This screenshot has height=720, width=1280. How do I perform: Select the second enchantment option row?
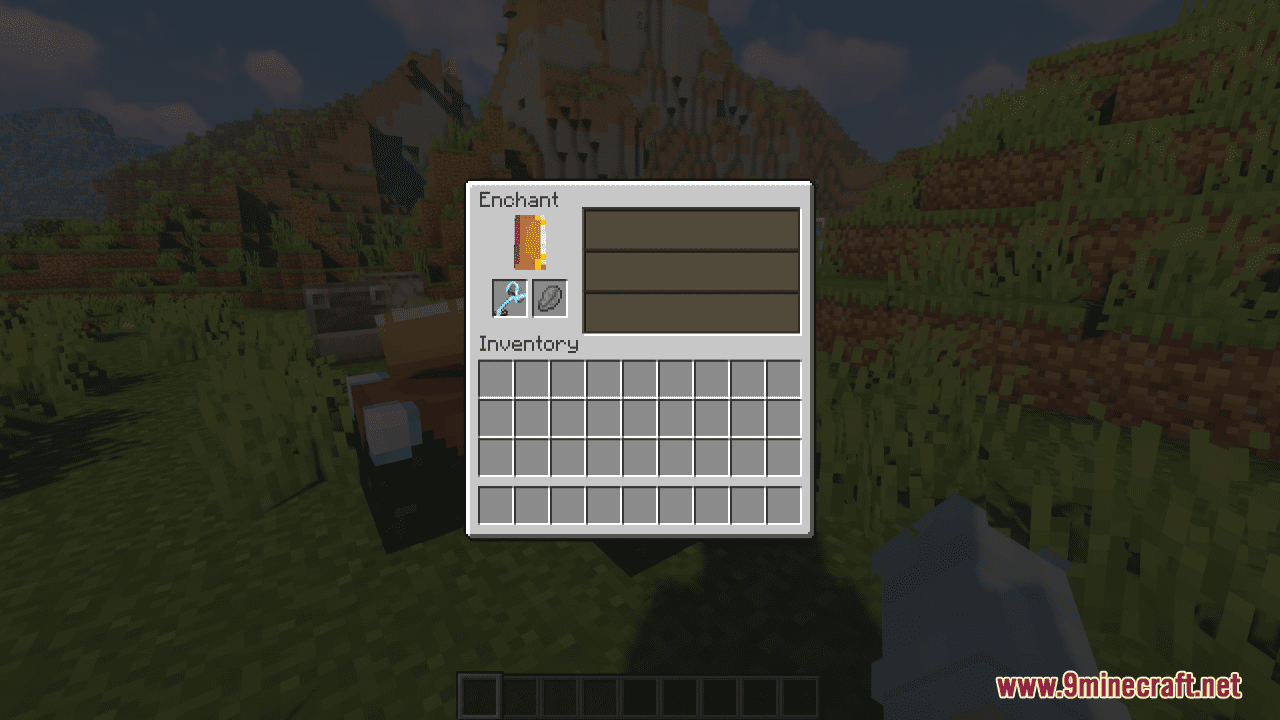coord(691,270)
